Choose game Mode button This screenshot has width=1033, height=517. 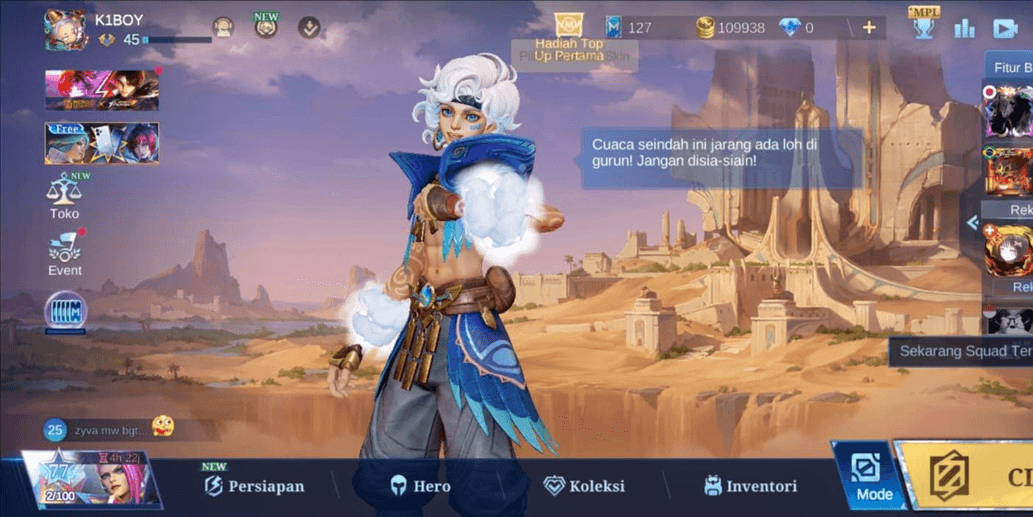pyautogui.click(x=865, y=478)
